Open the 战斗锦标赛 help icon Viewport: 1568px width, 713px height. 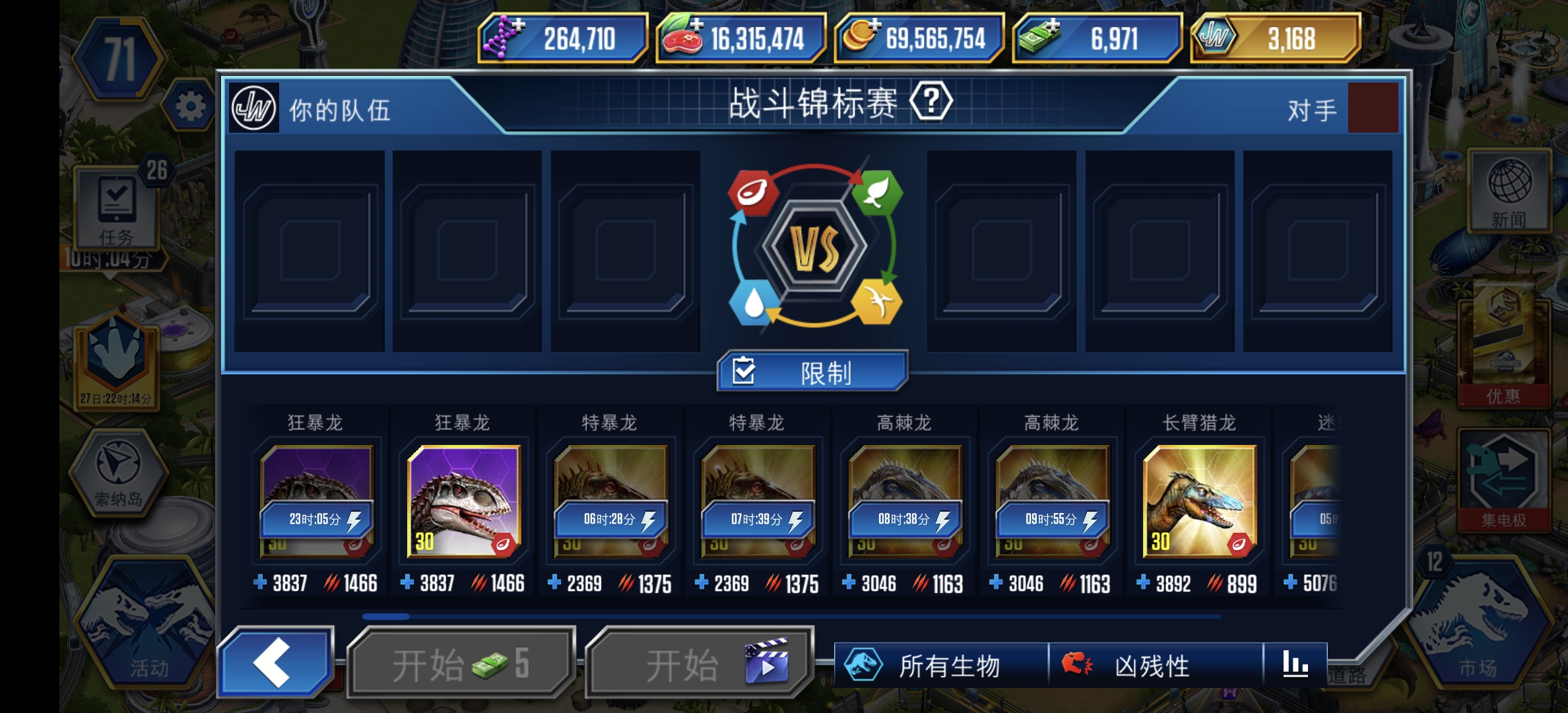(931, 102)
